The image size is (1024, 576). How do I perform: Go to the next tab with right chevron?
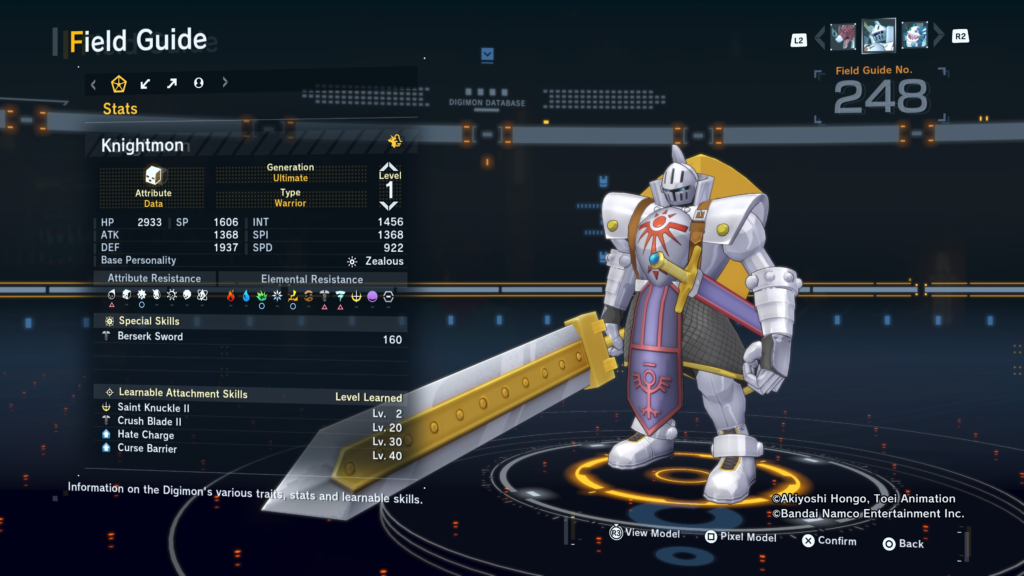tap(225, 83)
